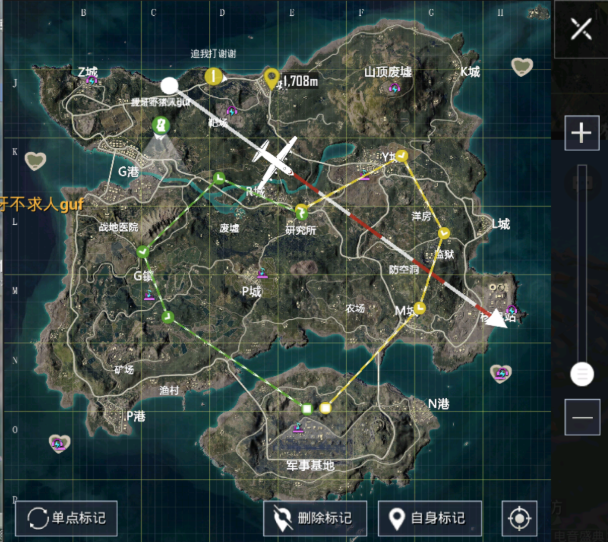This screenshot has width=608, height=542.
Task: Select the 单点标记 single-point marker button
Action: click(x=67, y=518)
